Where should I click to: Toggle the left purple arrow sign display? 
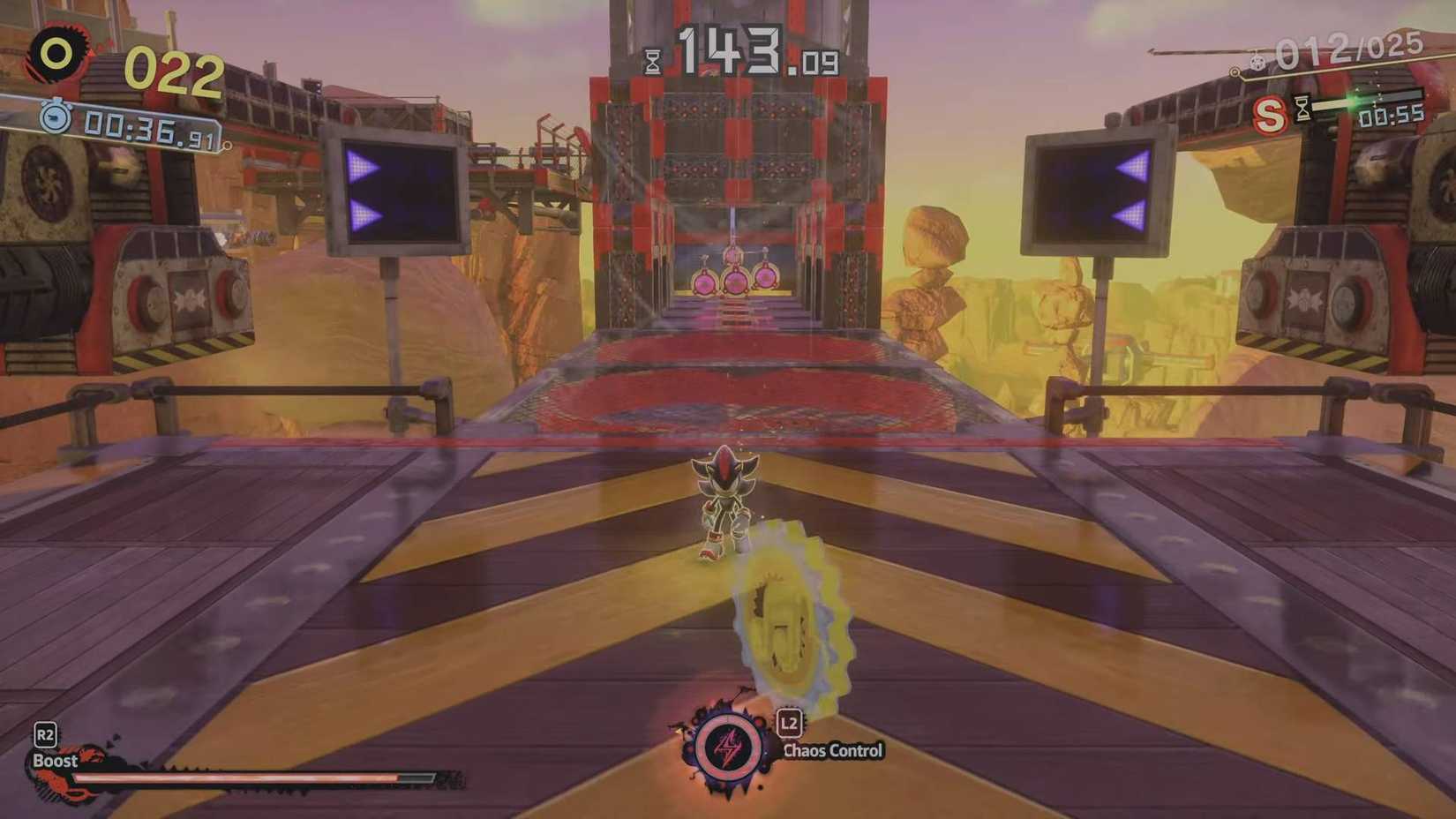(x=394, y=192)
